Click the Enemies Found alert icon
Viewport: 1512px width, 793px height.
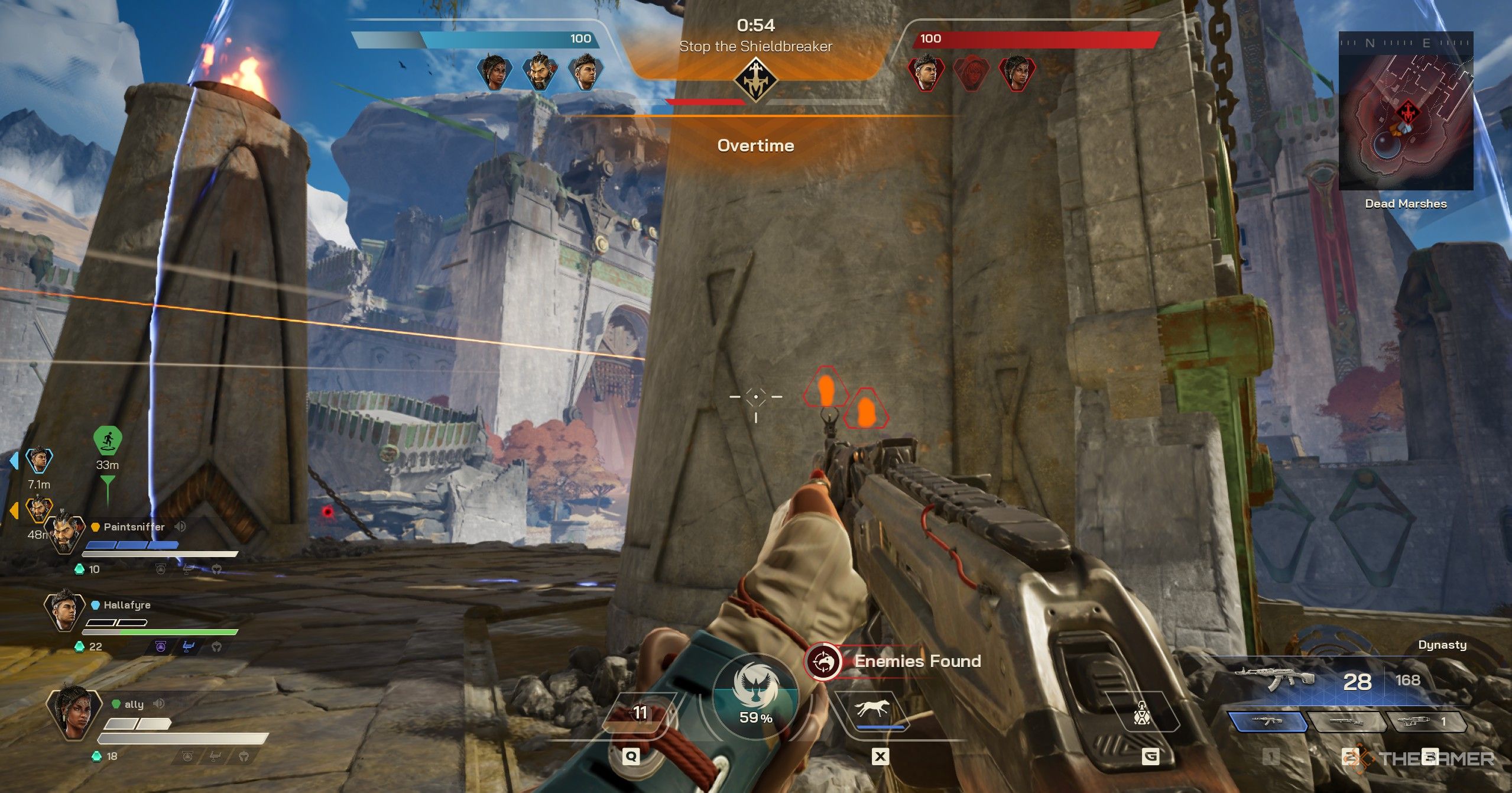tap(823, 661)
